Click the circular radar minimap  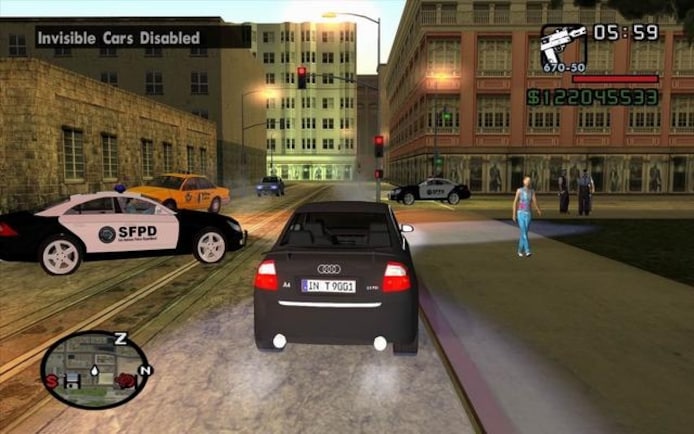tap(96, 369)
